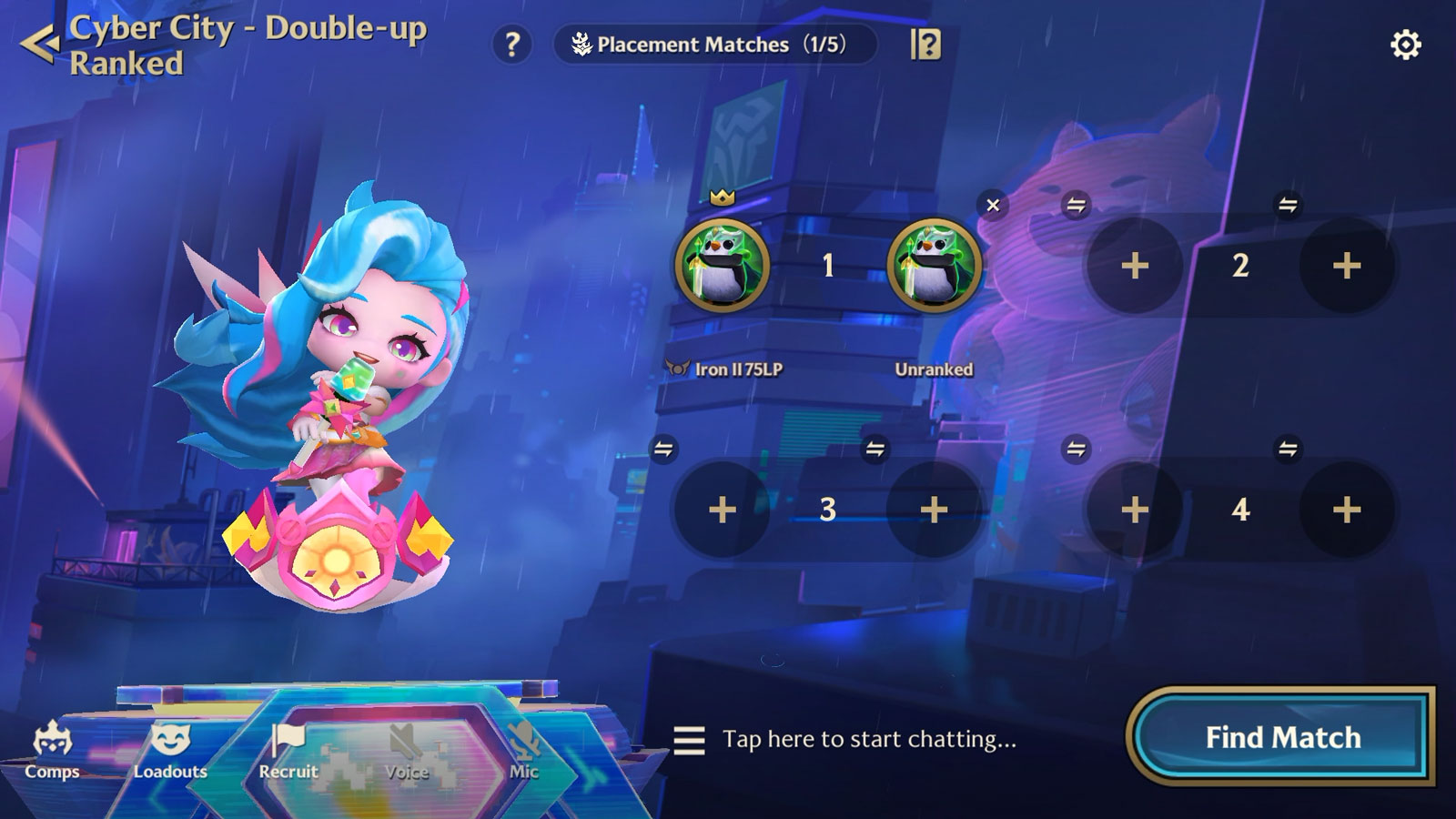Open the settings gear
The height and width of the screenshot is (819, 1456).
point(1405,45)
